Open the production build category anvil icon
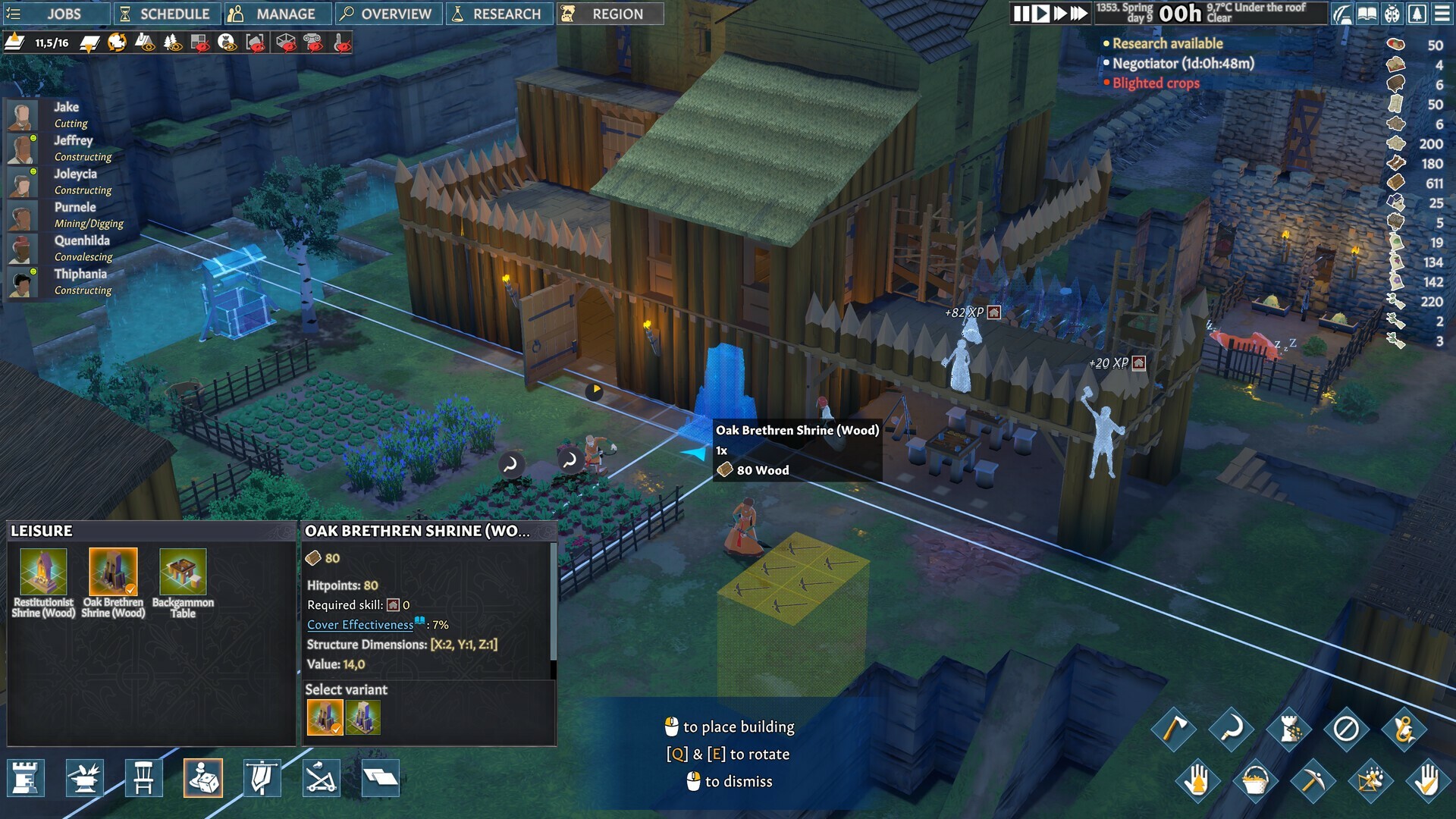The width and height of the screenshot is (1456, 819). 86,778
